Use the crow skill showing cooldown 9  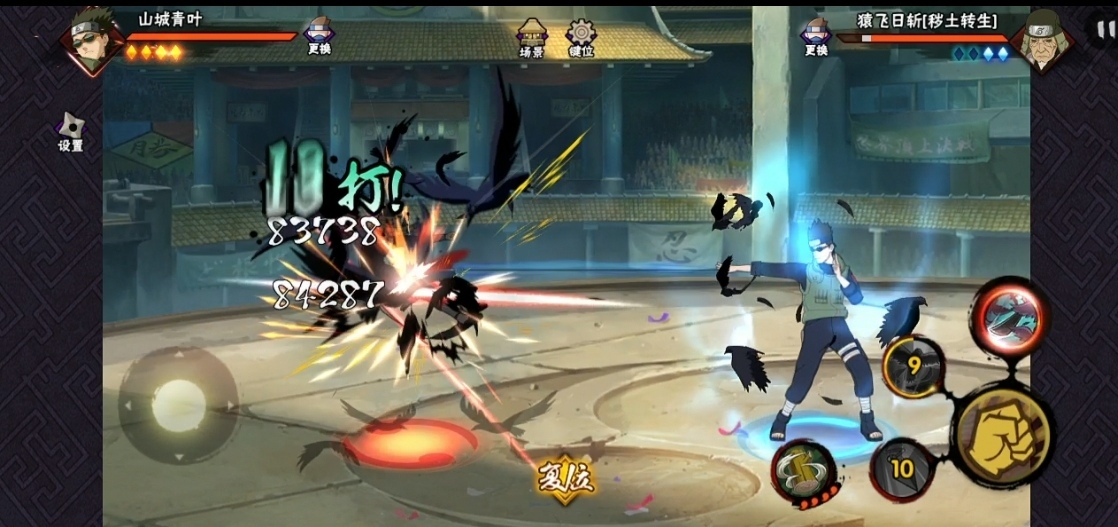(912, 367)
